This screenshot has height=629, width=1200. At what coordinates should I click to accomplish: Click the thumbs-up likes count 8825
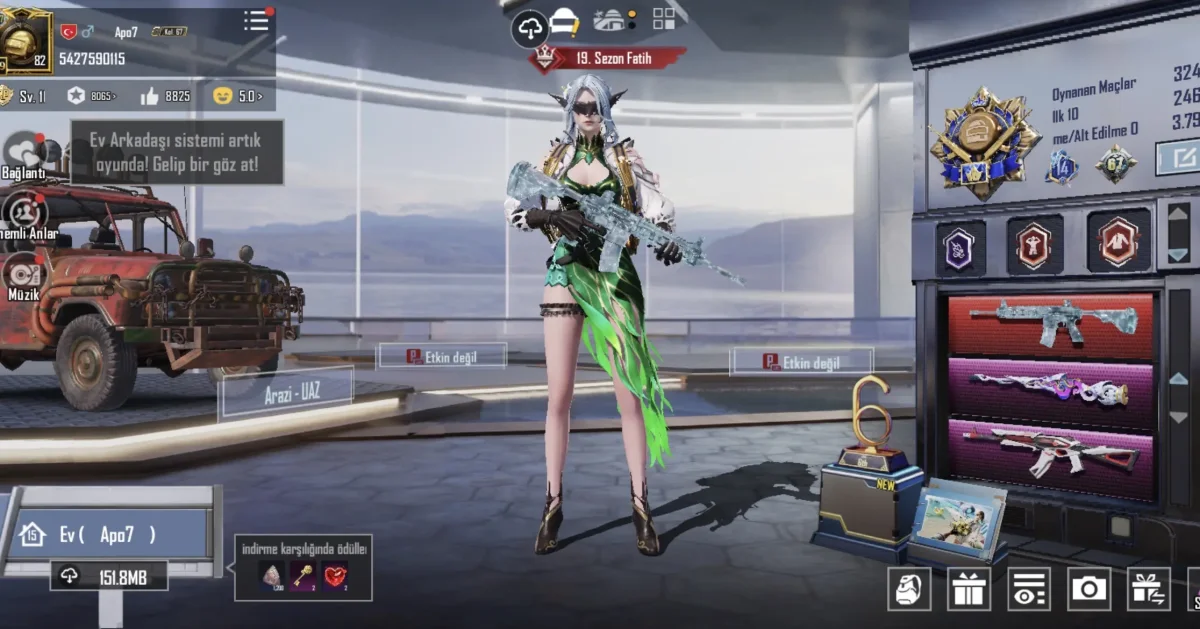[x=165, y=96]
